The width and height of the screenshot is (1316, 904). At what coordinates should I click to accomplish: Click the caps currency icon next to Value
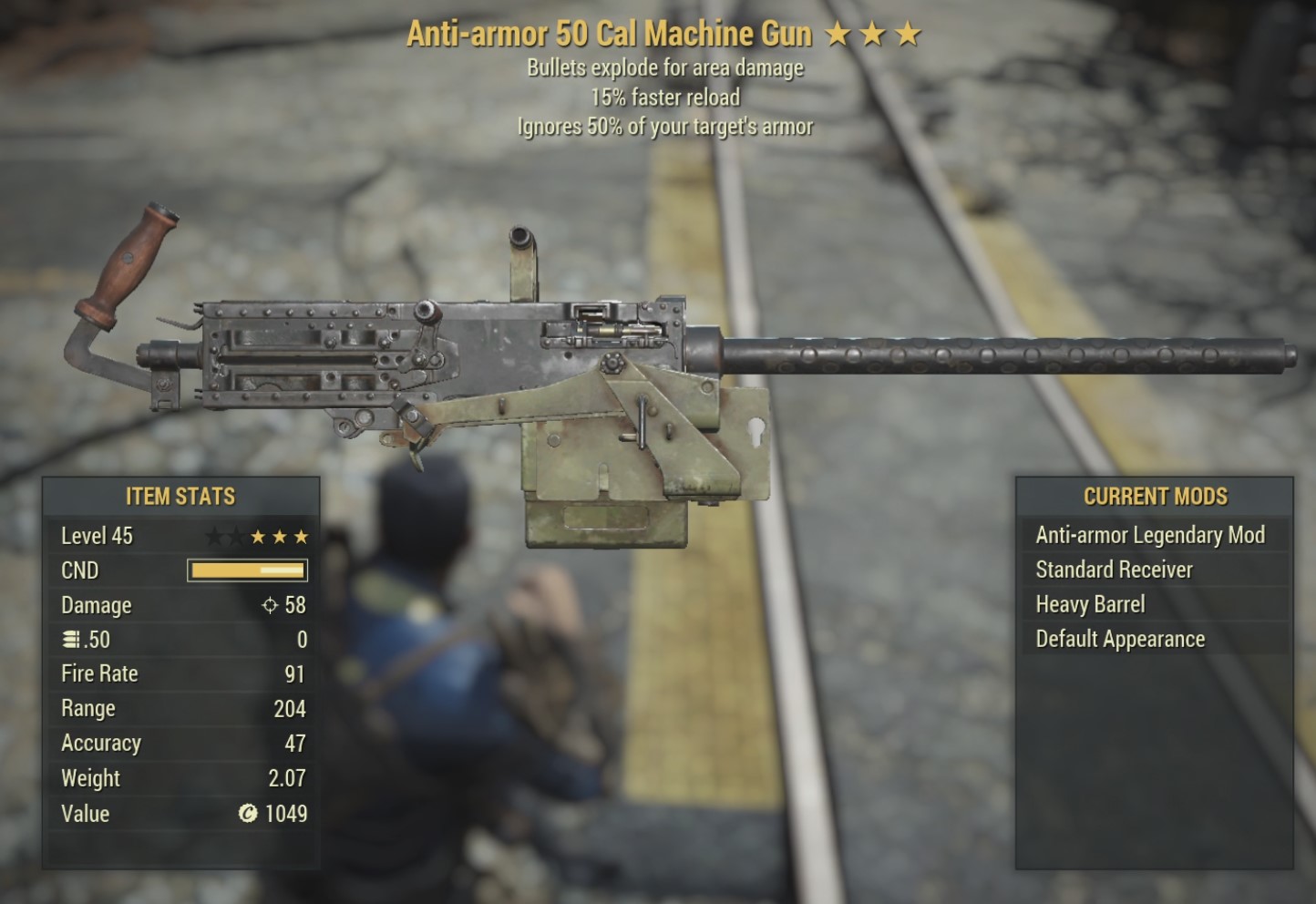(247, 814)
